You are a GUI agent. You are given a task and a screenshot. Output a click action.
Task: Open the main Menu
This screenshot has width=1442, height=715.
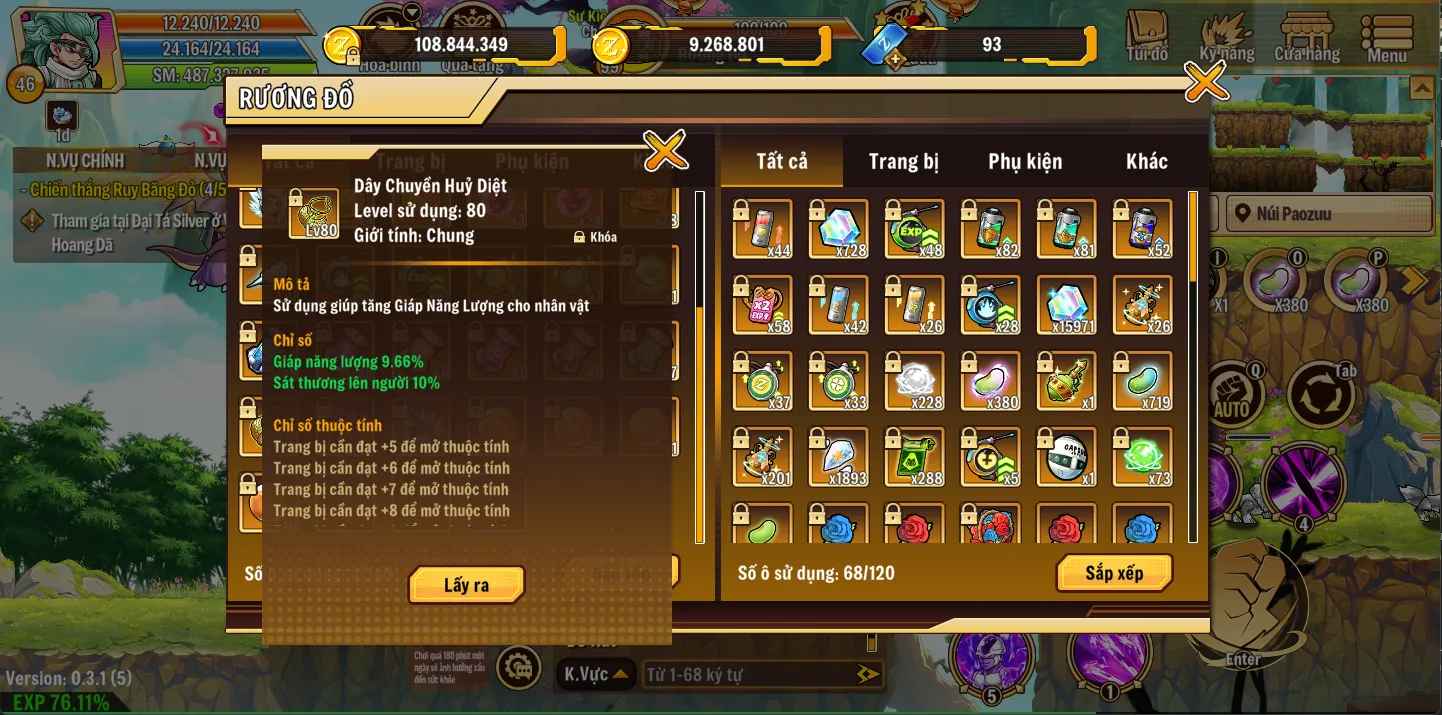(1387, 38)
